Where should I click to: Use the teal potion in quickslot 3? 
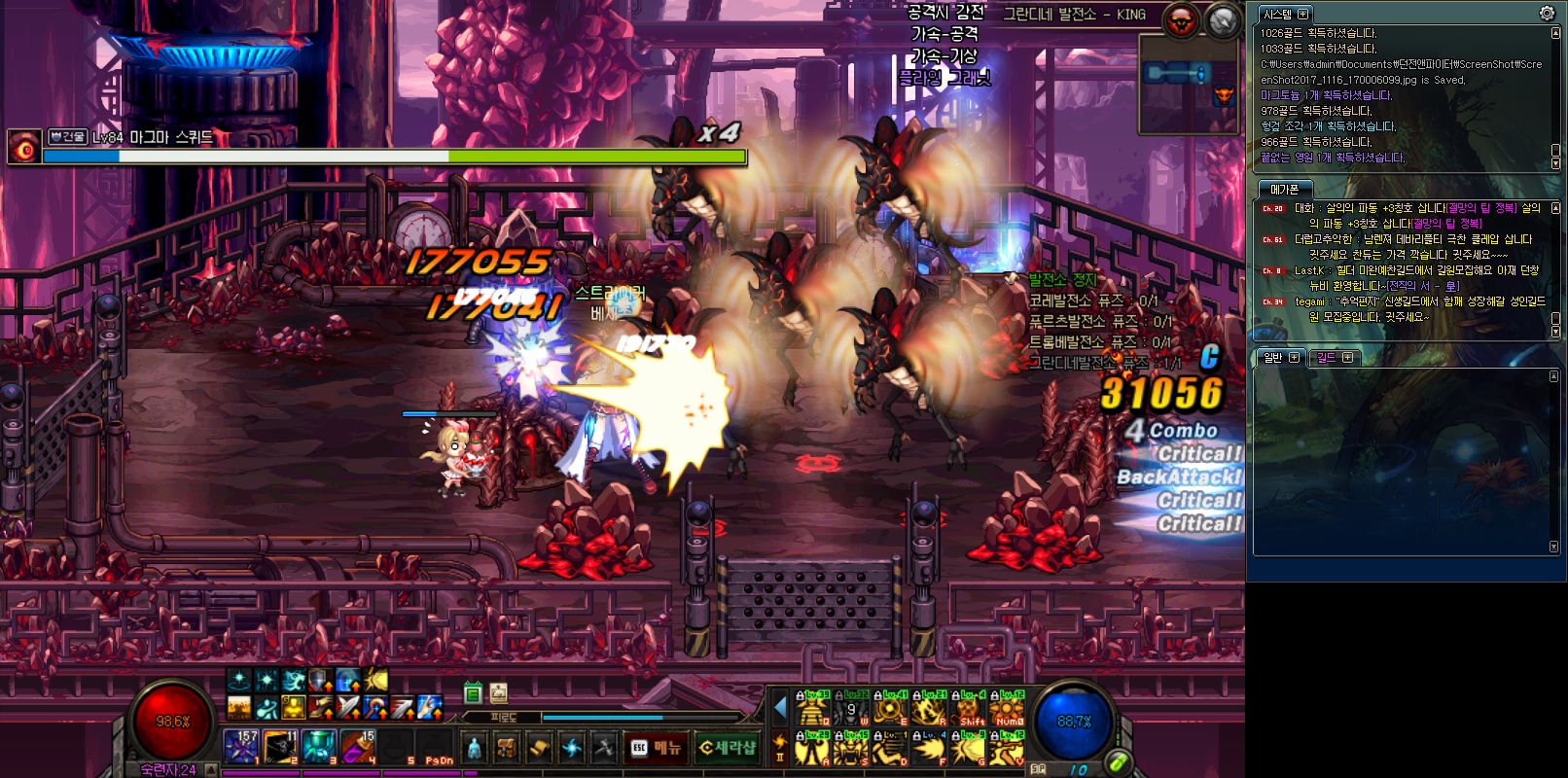point(318,746)
